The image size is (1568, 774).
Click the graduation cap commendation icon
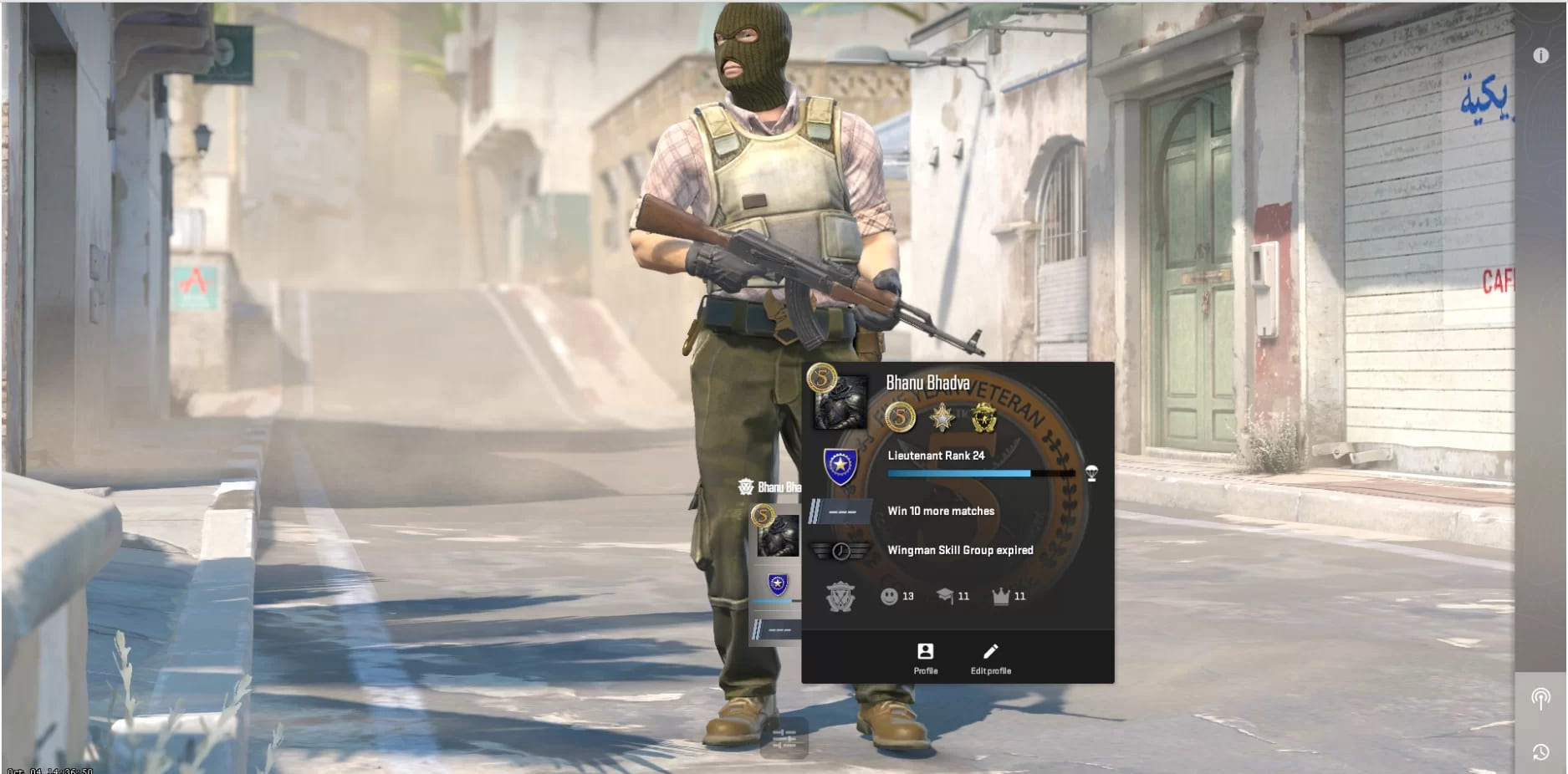[944, 596]
